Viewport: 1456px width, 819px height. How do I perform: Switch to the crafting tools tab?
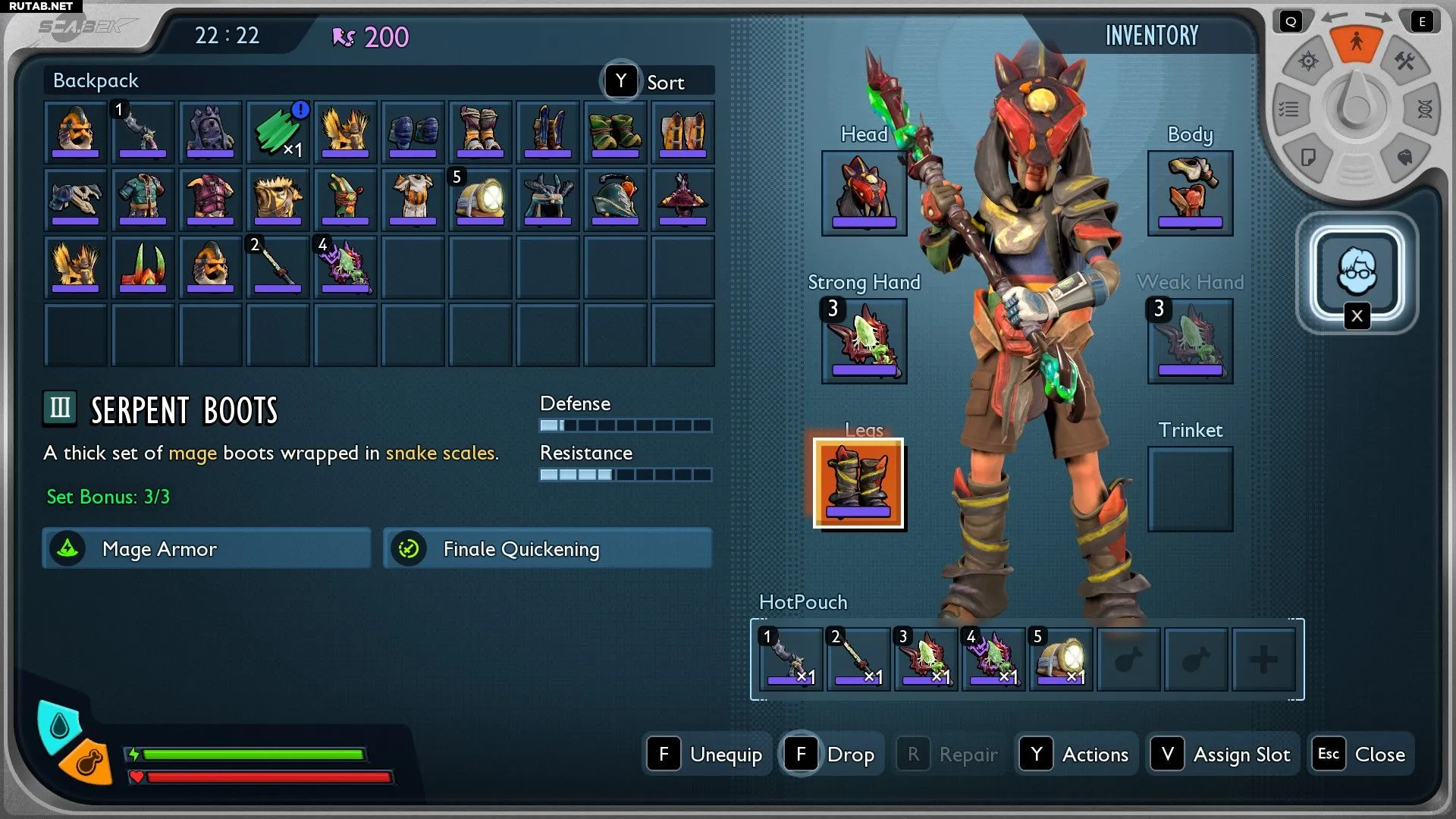[x=1404, y=61]
